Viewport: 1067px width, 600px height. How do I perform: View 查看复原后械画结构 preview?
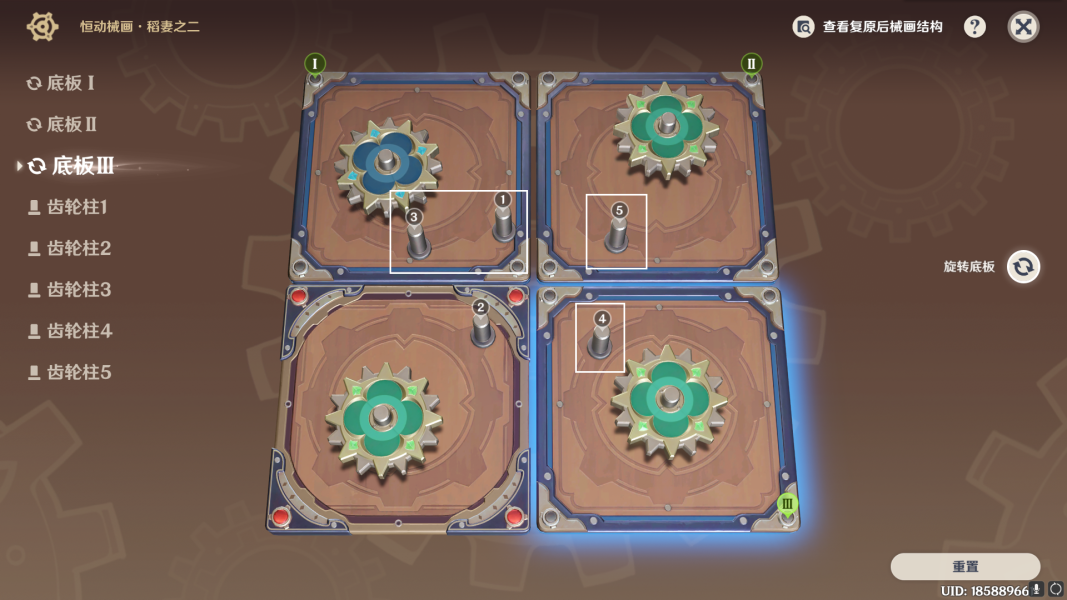coord(868,27)
